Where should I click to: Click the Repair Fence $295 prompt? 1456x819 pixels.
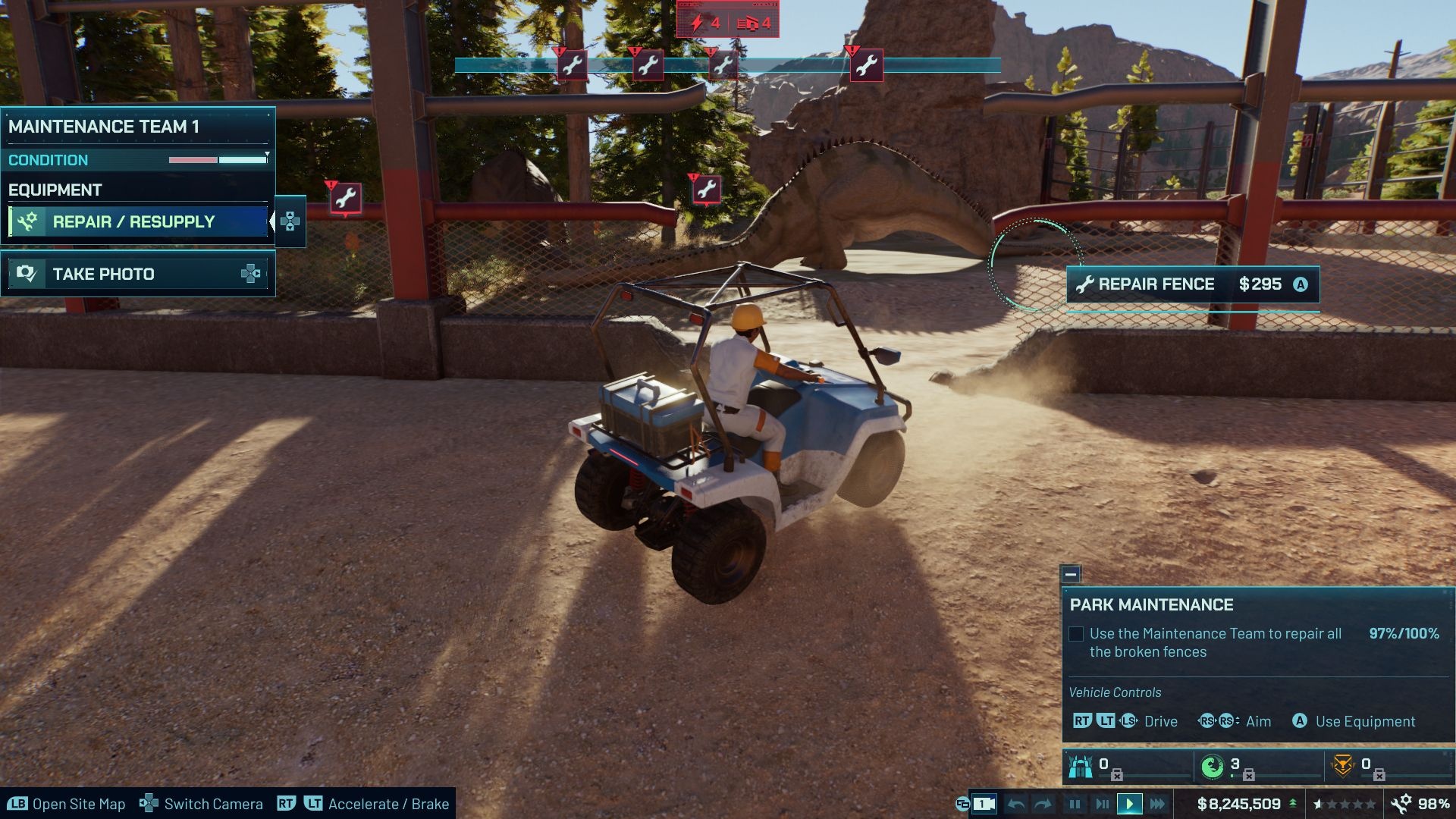click(x=1193, y=284)
